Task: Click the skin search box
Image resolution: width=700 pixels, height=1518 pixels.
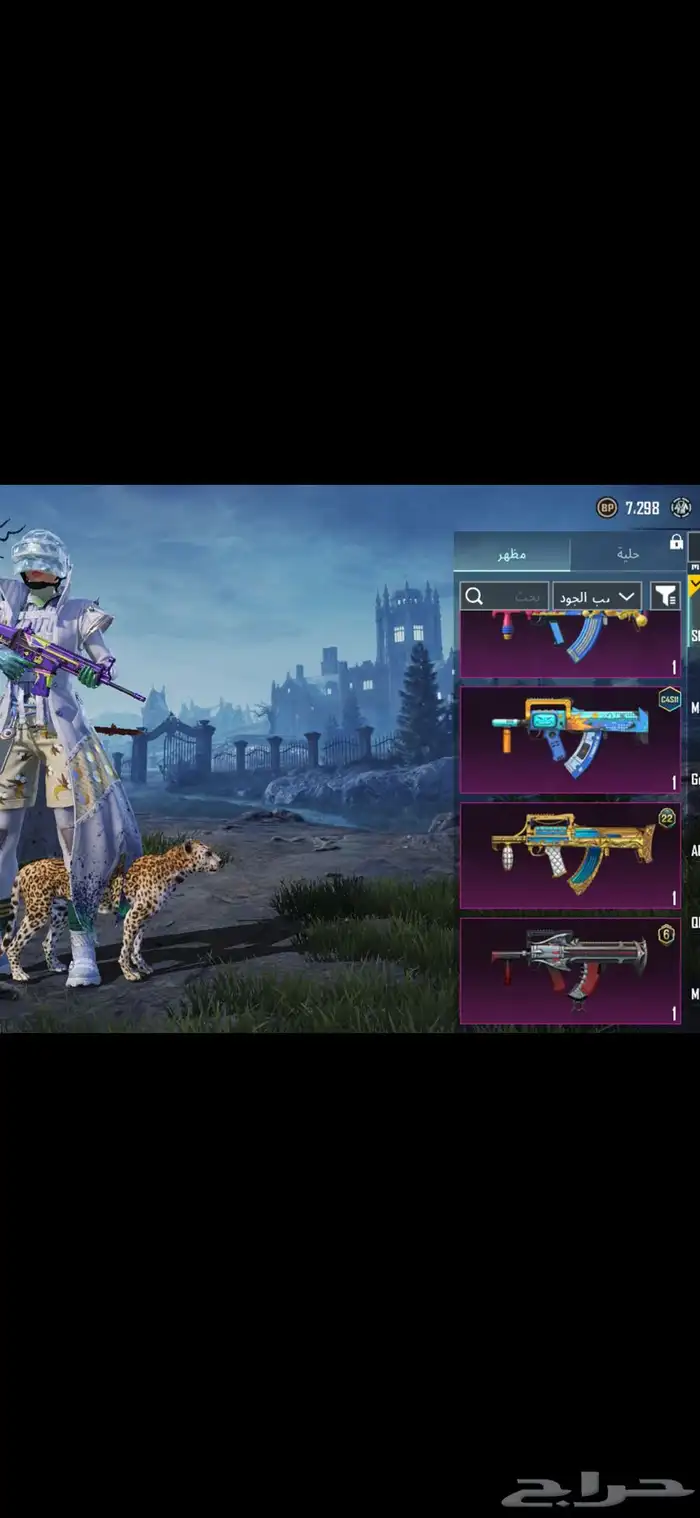Action: tap(504, 596)
